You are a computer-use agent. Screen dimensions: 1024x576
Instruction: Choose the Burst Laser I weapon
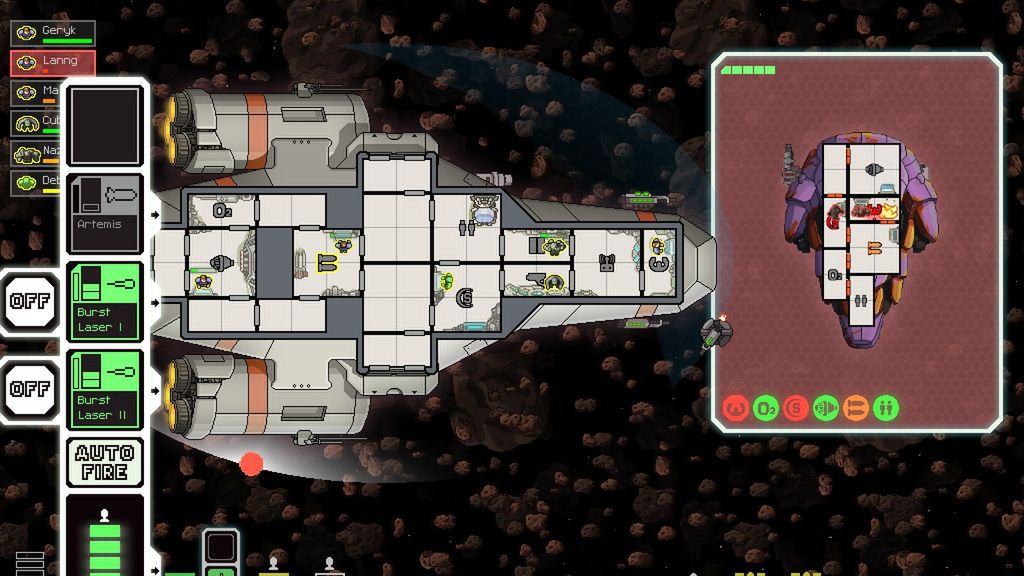point(105,302)
